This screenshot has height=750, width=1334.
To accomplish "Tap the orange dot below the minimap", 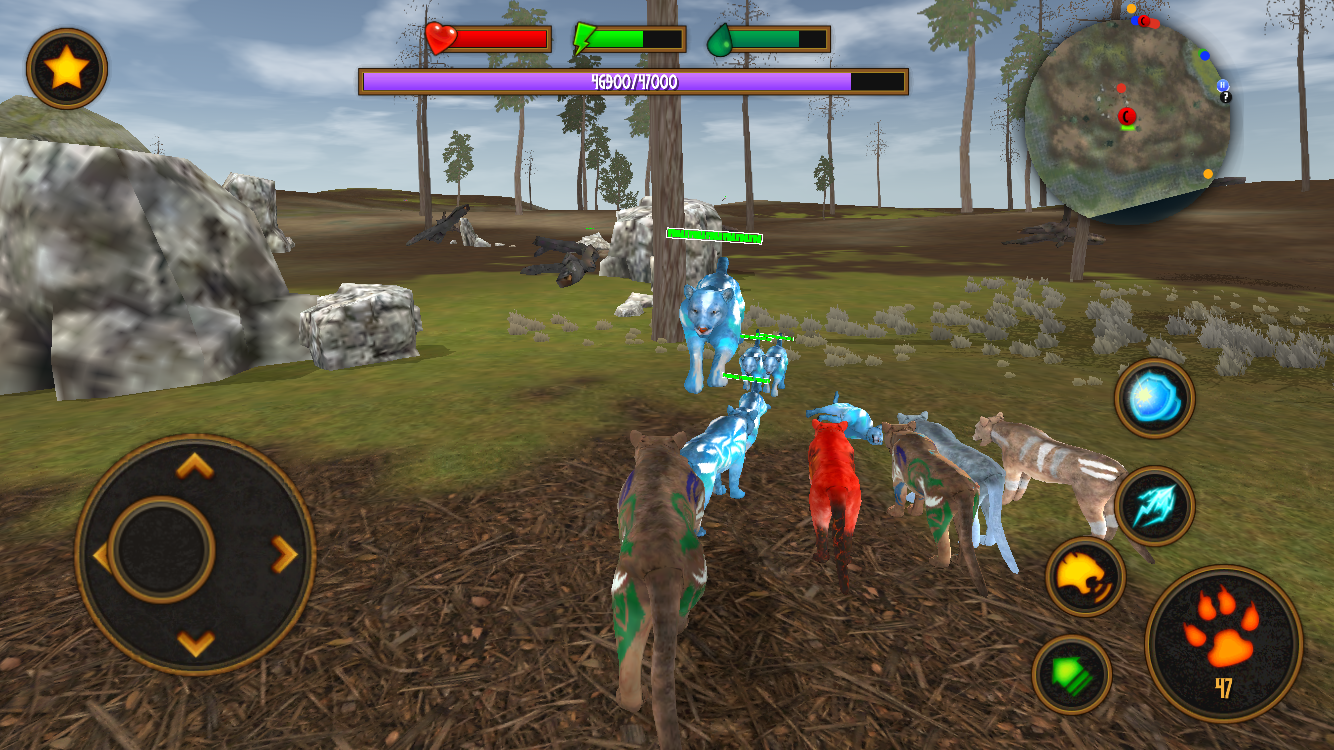I will coord(1207,173).
